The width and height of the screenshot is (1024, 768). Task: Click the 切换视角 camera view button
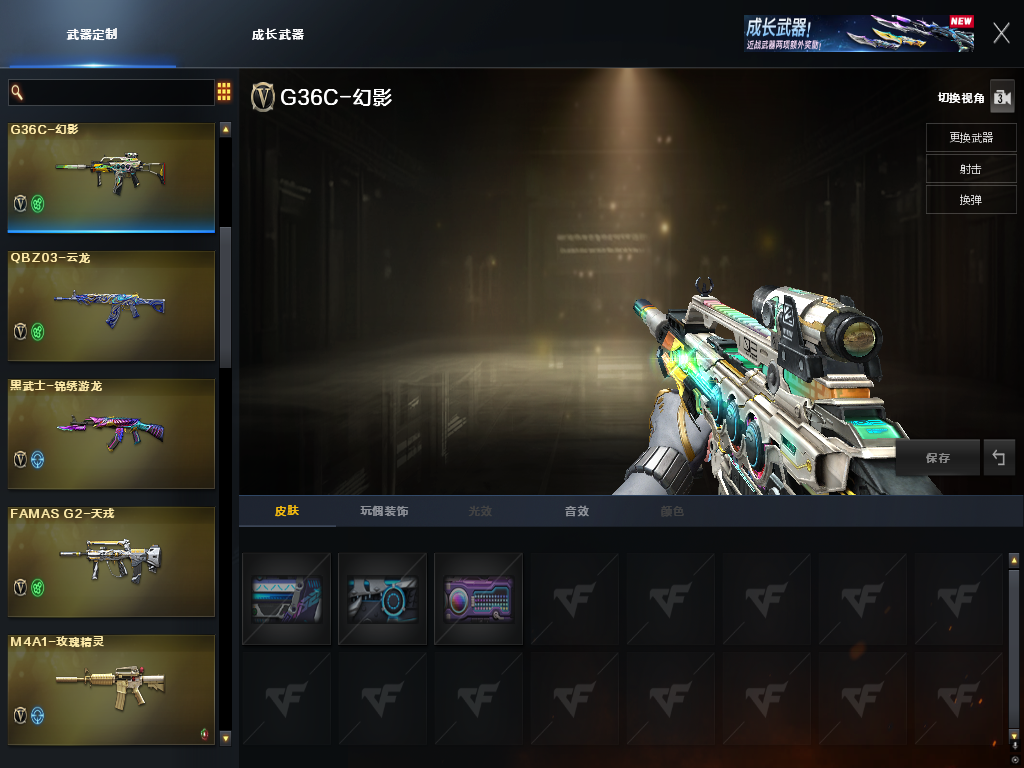click(1002, 97)
